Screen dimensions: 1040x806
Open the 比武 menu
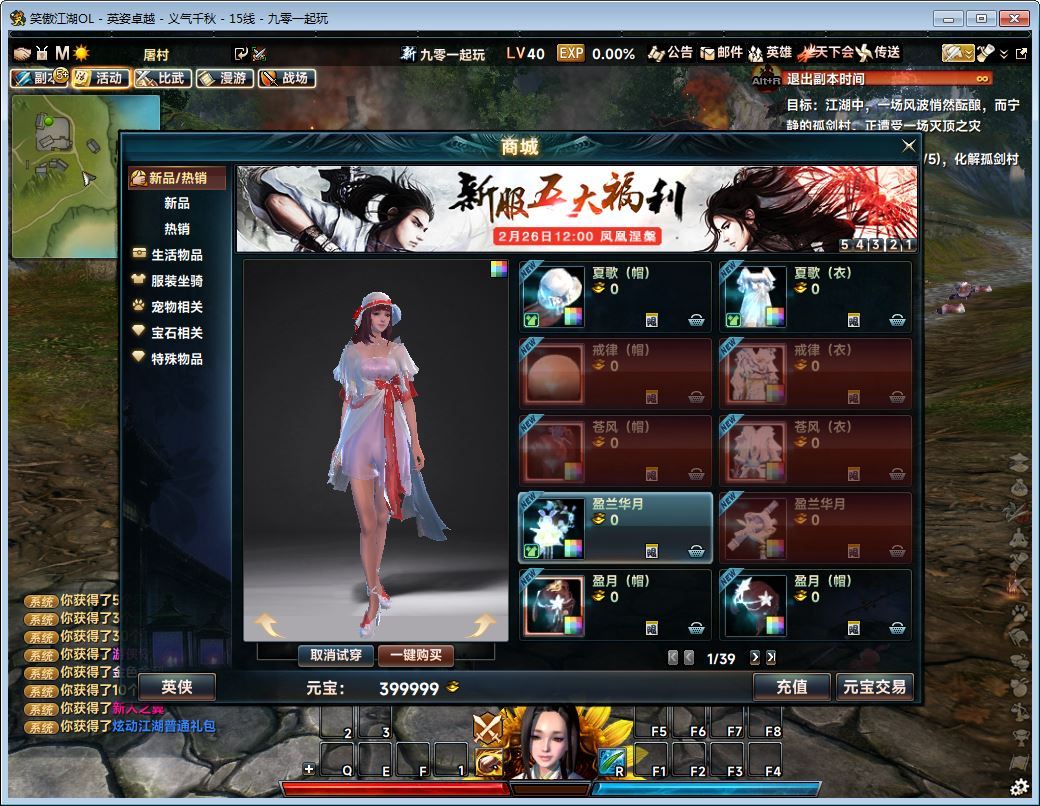pyautogui.click(x=162, y=78)
